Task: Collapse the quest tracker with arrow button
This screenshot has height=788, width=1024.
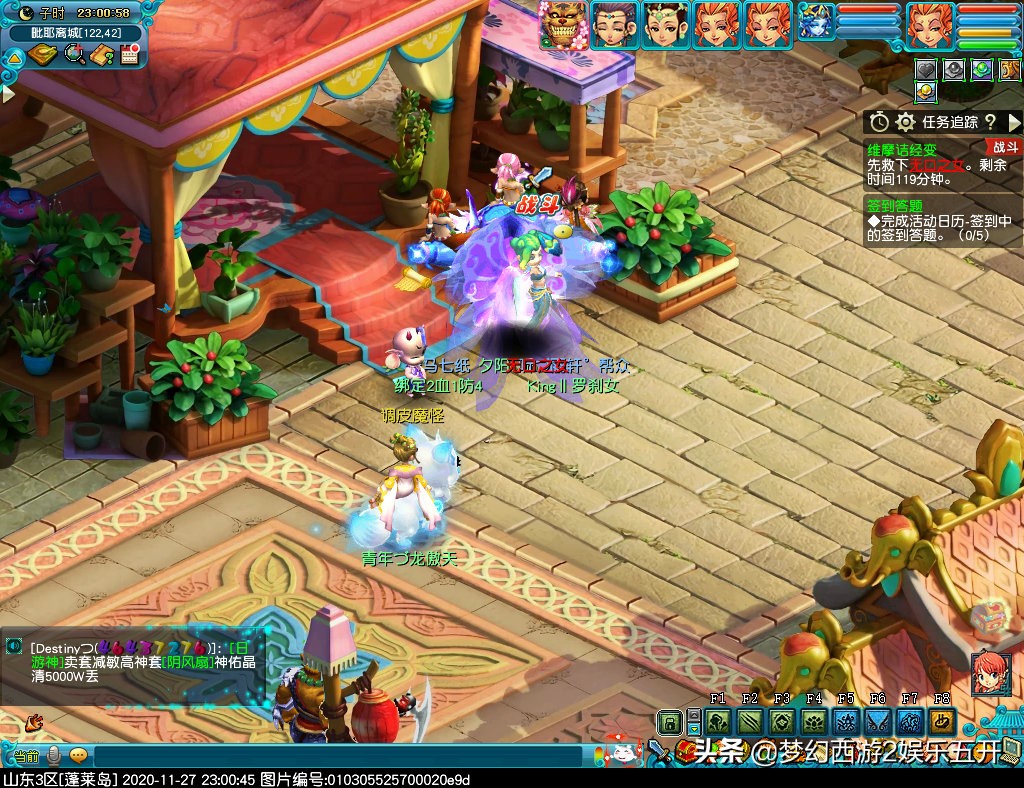Action: (x=1015, y=122)
